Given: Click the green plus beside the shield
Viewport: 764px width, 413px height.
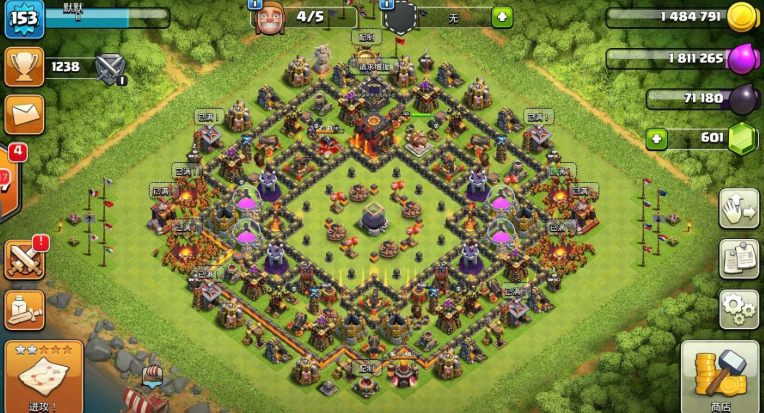Looking at the screenshot, I should click(x=501, y=17).
